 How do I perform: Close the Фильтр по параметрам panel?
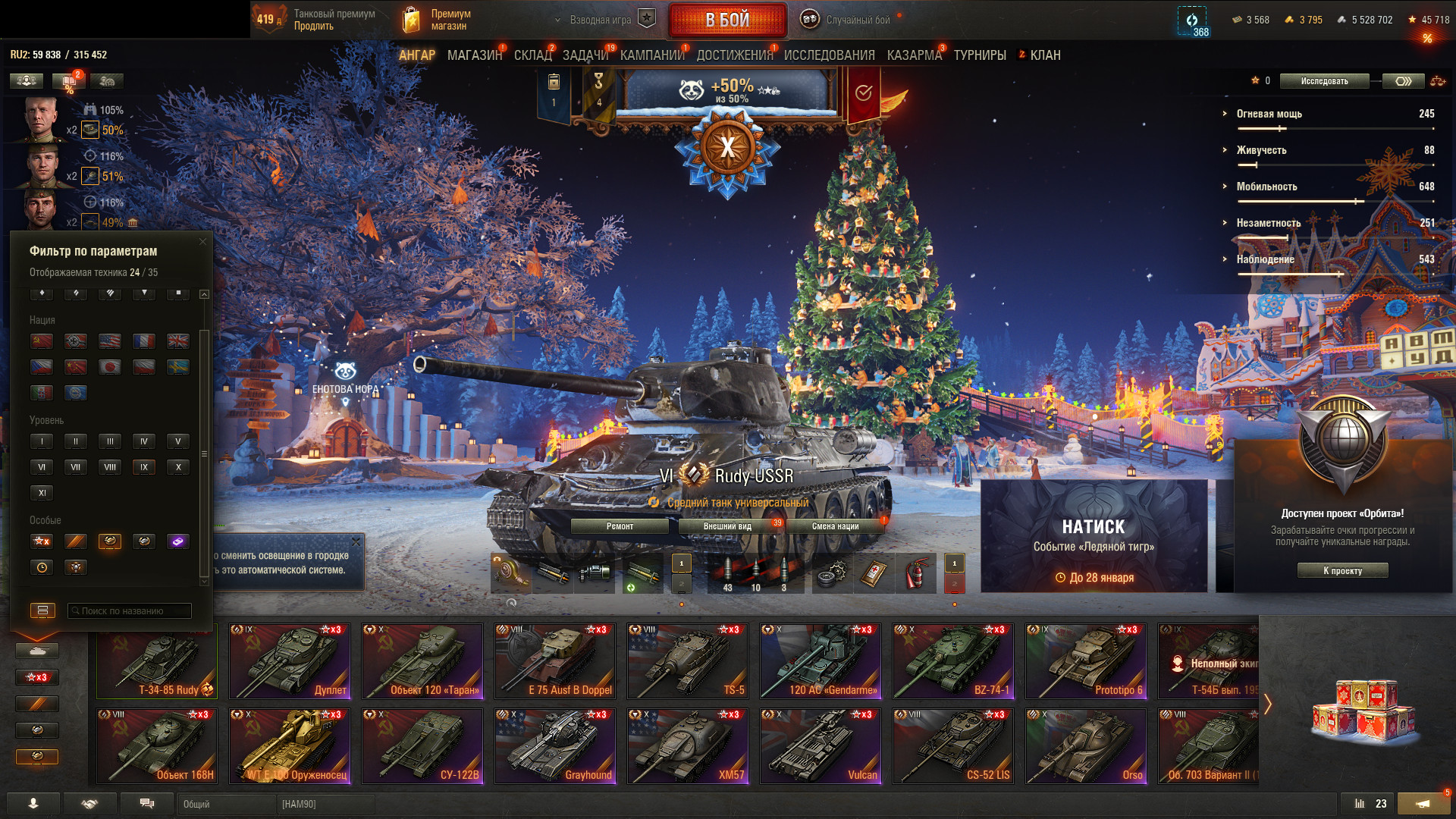202,242
